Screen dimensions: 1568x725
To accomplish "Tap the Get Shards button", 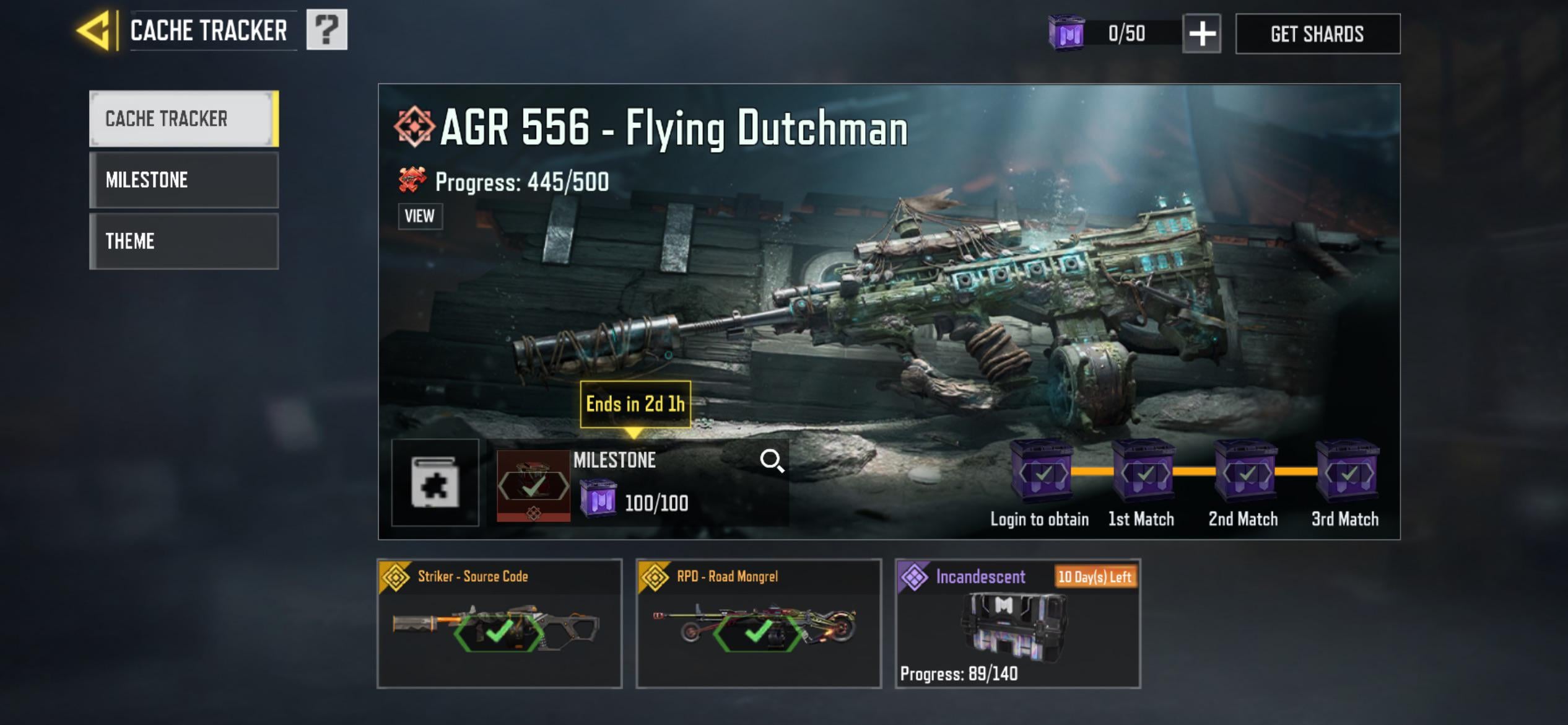I will (1317, 33).
